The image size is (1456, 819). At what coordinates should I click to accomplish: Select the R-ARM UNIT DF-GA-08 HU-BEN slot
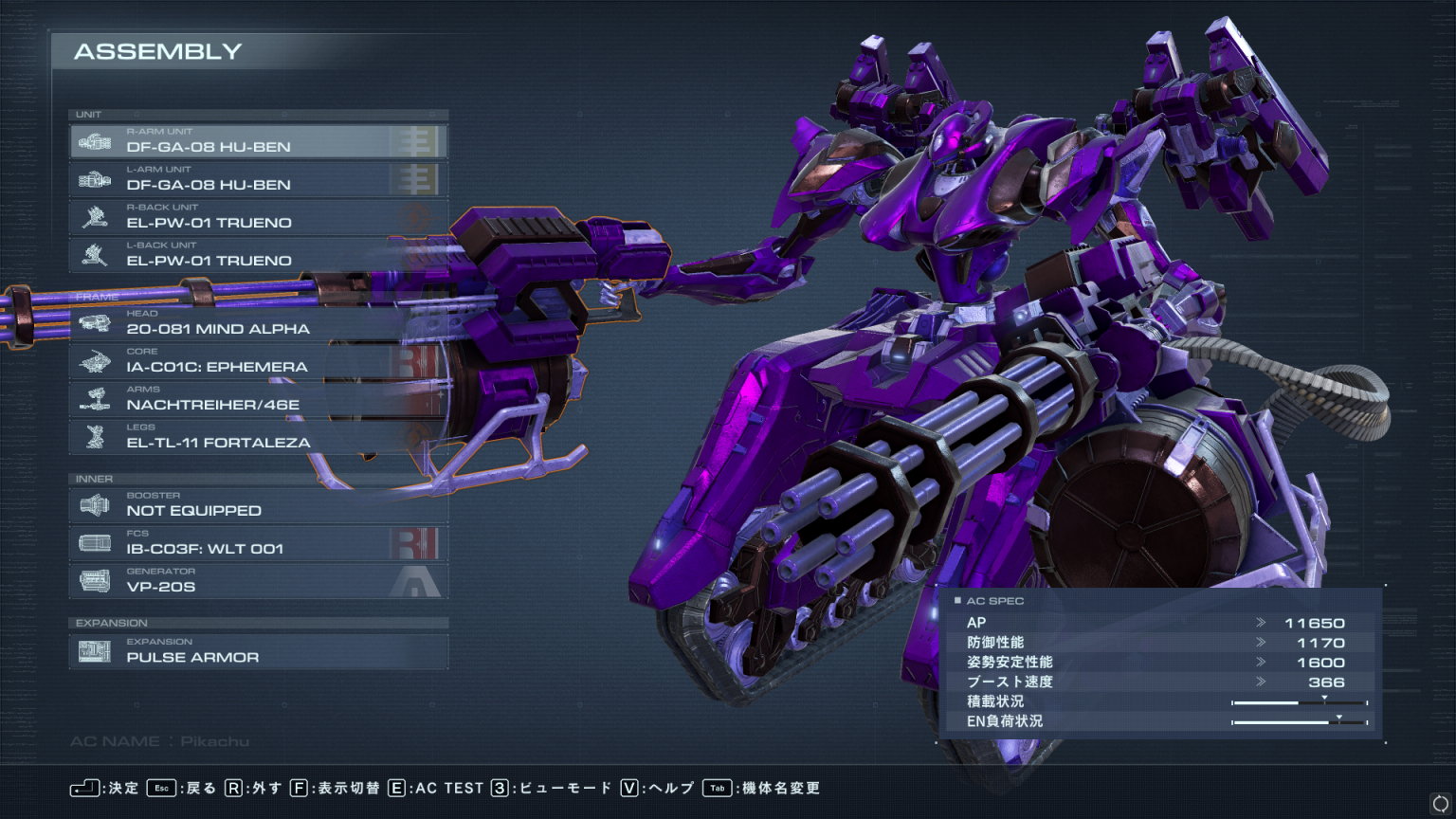pos(258,141)
